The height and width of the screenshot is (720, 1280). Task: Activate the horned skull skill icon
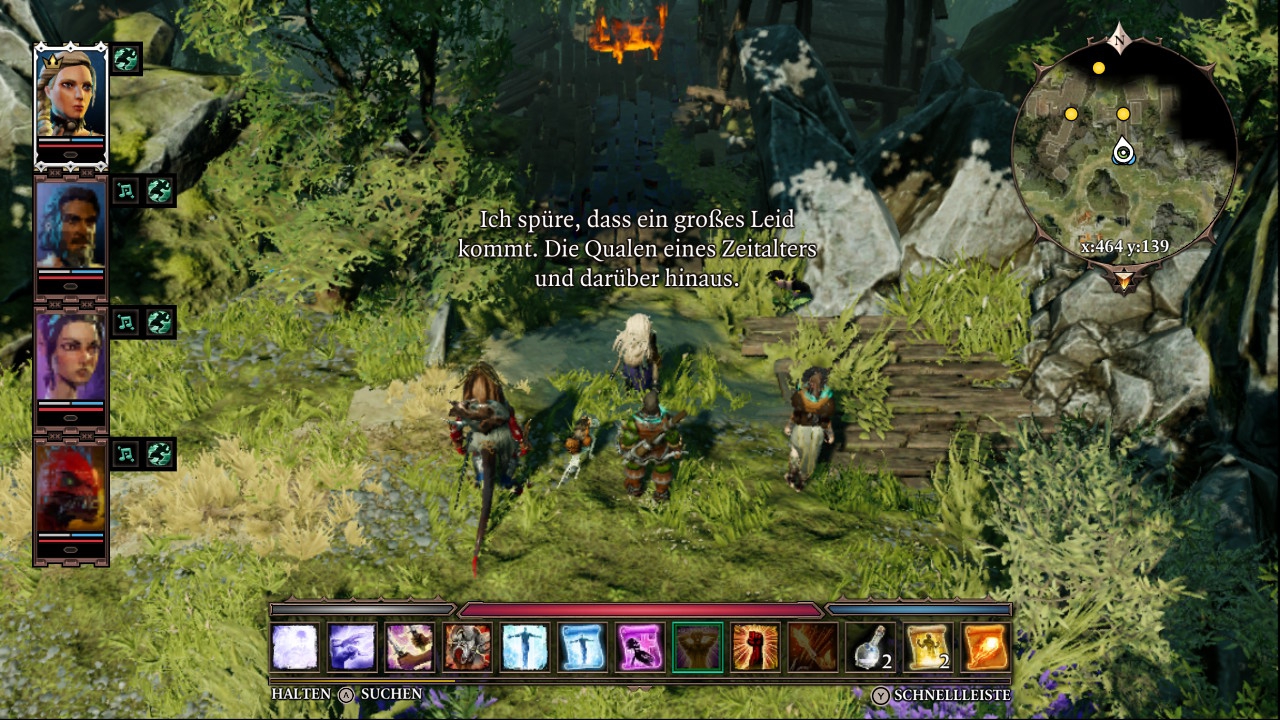[468, 648]
